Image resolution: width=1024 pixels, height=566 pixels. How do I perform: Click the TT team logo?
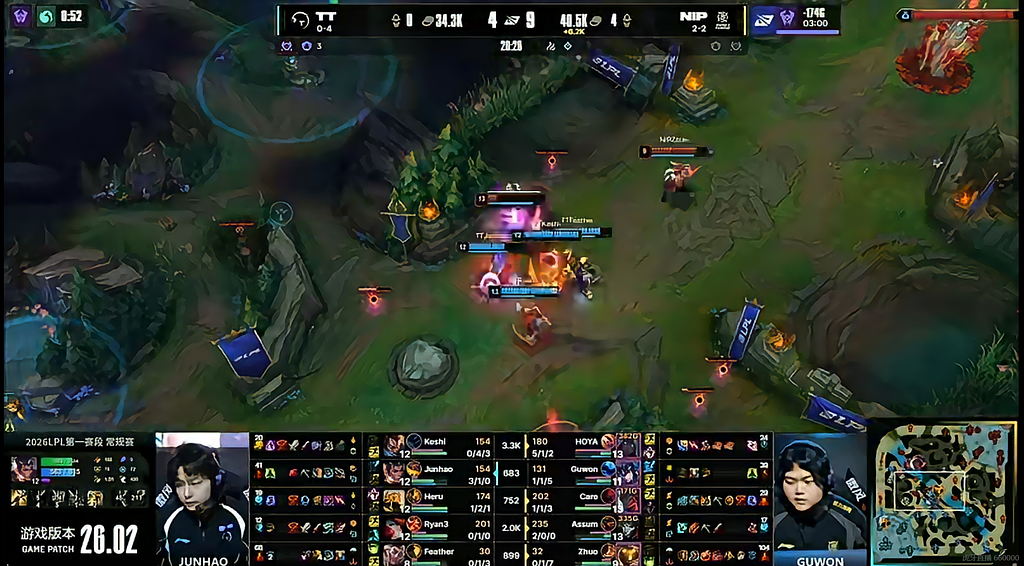click(299, 18)
